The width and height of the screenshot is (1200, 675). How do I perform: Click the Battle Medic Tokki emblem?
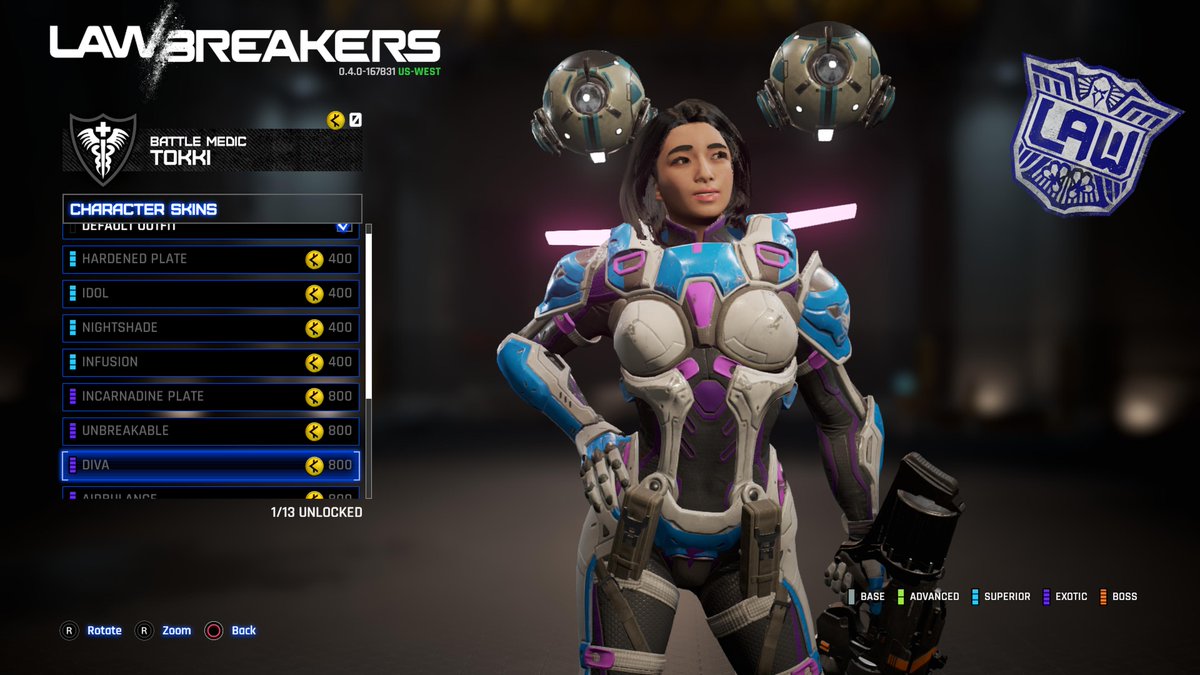click(x=102, y=148)
